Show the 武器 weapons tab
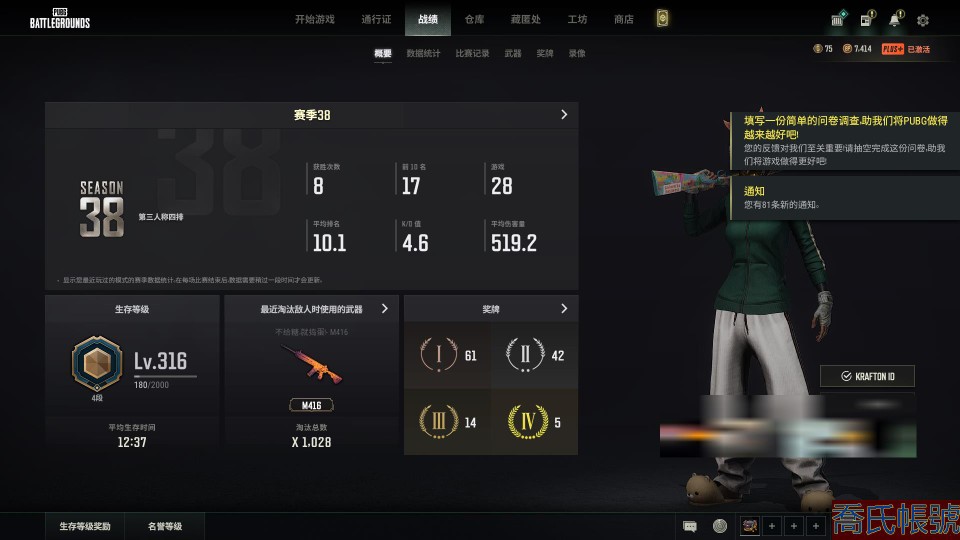960x540 pixels. (x=513, y=54)
